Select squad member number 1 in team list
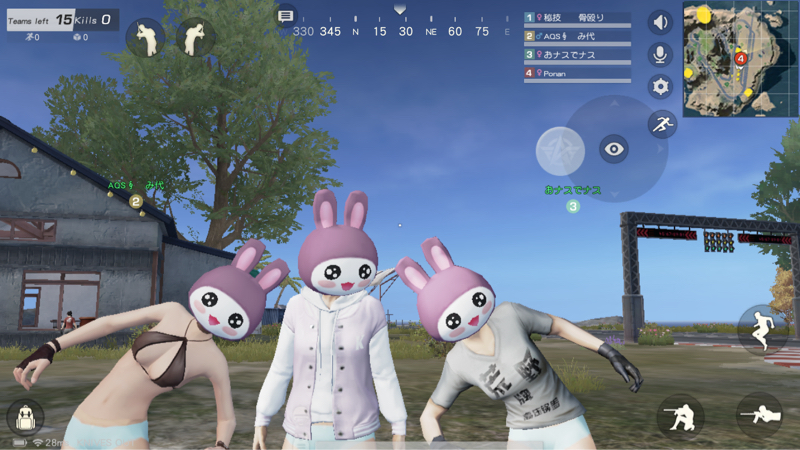Viewport: 800px width, 450px height. point(577,18)
